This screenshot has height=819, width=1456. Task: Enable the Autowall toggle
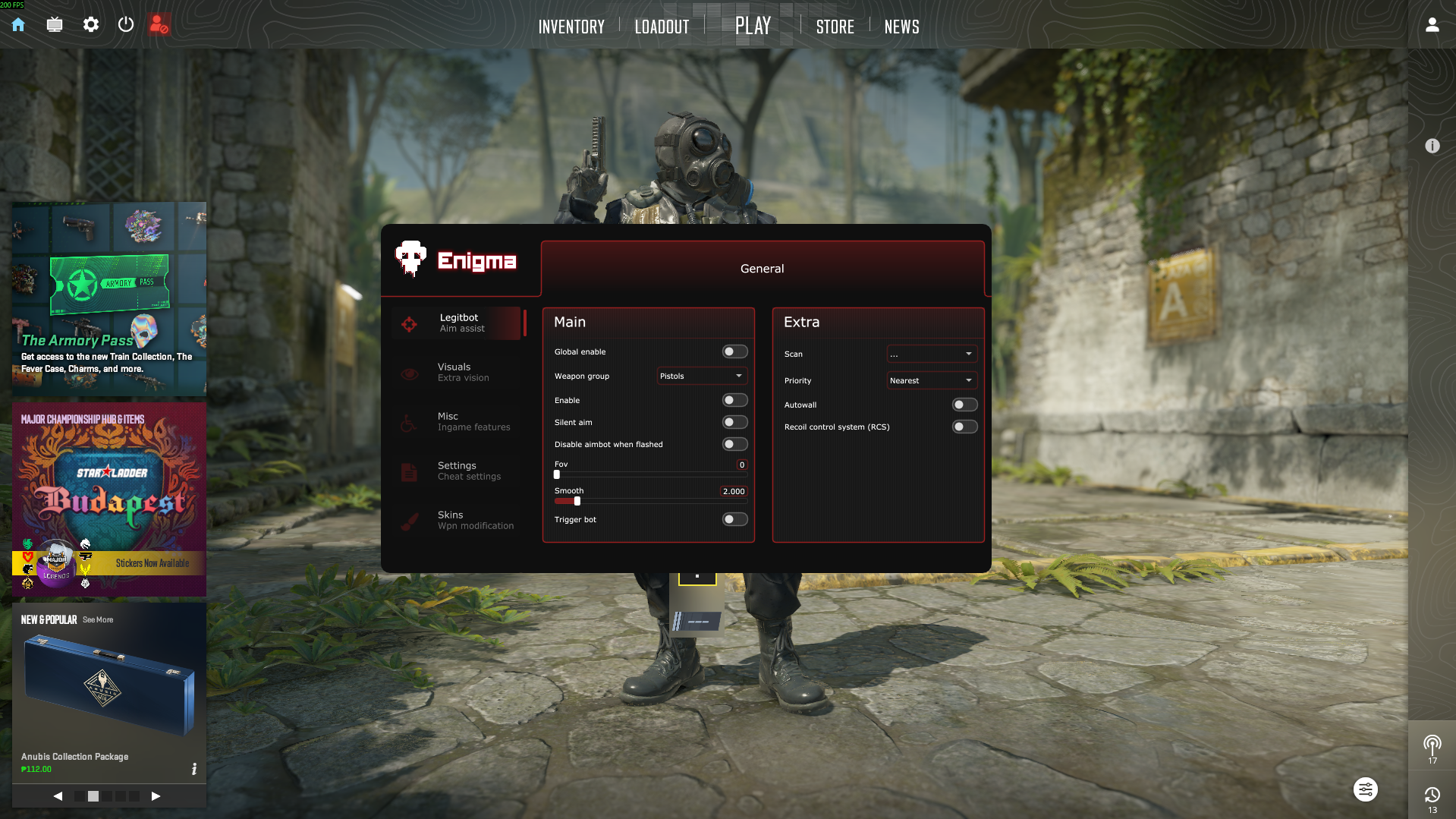(964, 405)
